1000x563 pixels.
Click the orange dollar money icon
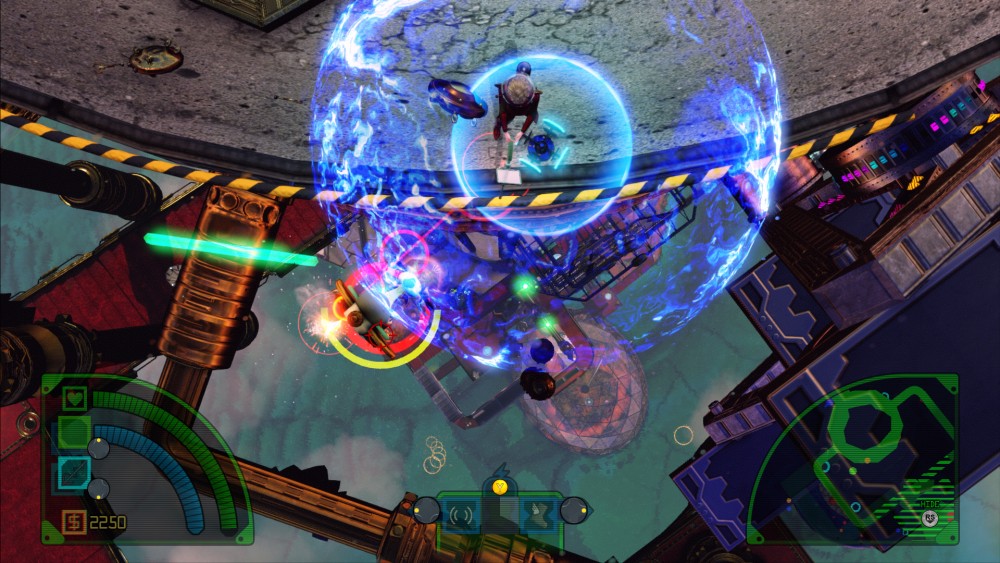tap(73, 521)
